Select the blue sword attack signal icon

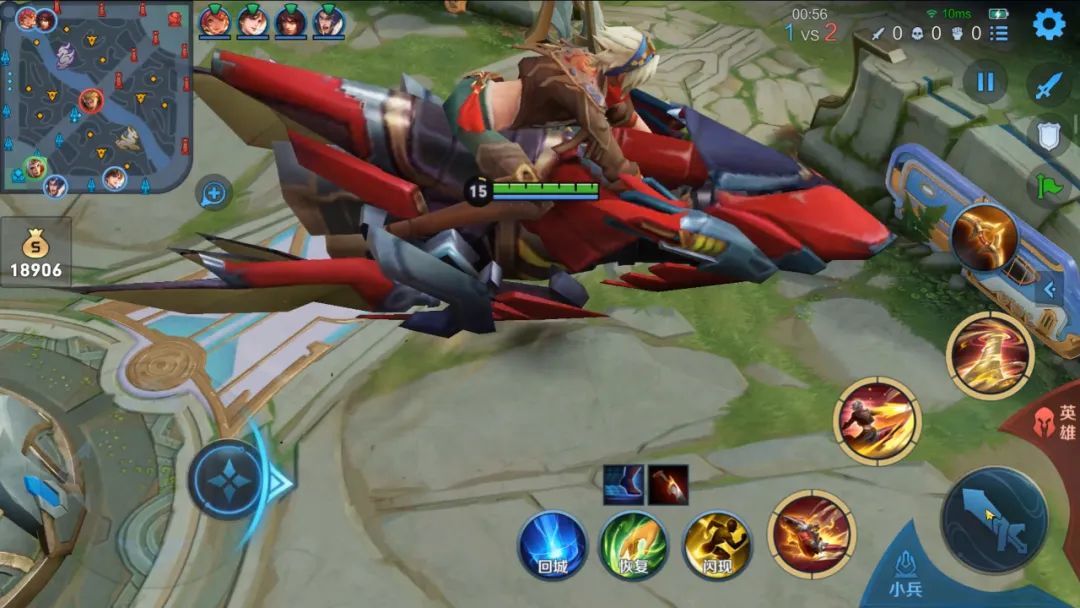pos(1047,85)
